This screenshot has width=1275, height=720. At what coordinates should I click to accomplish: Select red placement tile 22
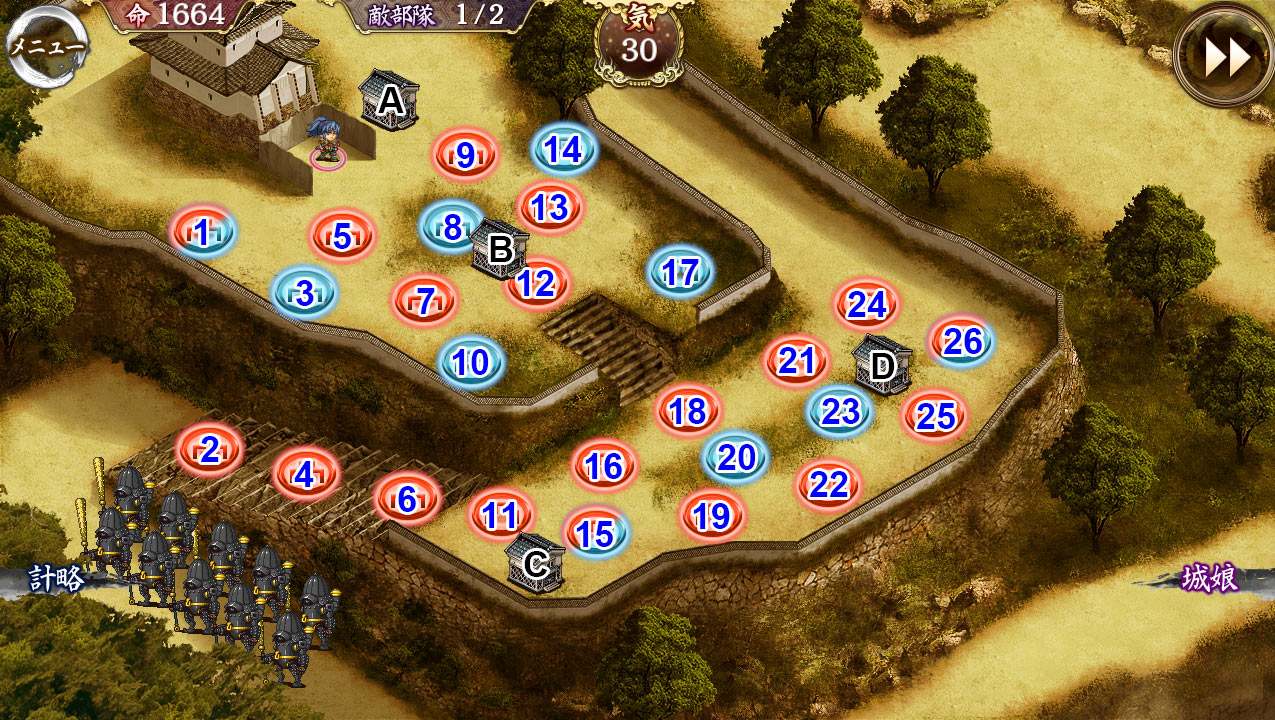pyautogui.click(x=829, y=486)
